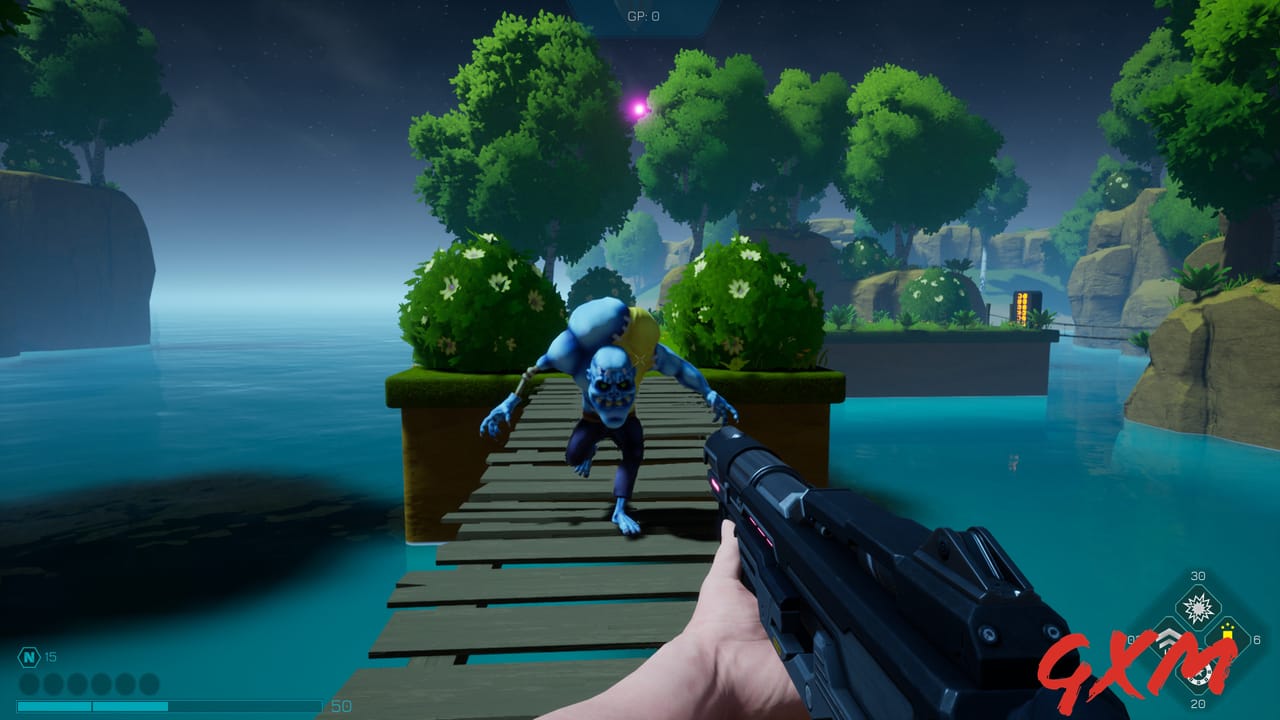Select the targeting reticle ability icon
This screenshot has width=1280, height=720.
[x=1199, y=676]
